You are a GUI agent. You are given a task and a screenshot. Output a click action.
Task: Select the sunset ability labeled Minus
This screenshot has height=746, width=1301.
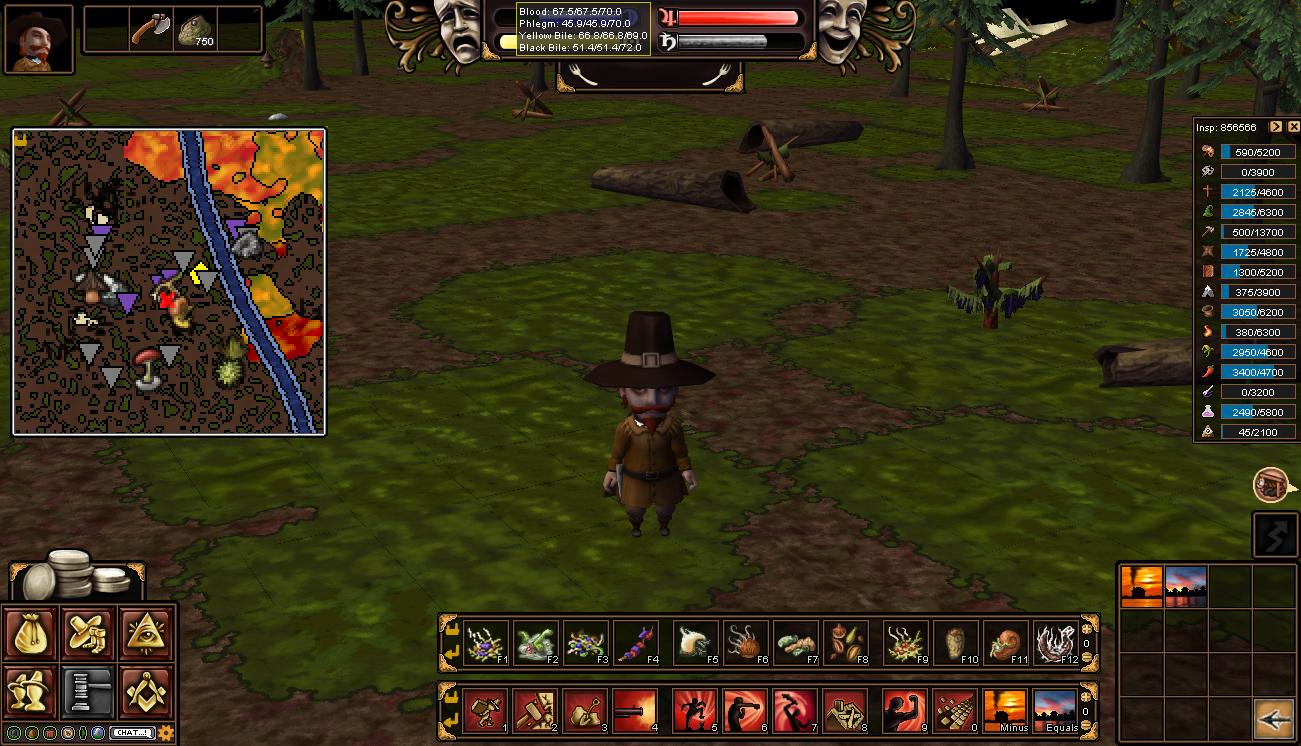pyautogui.click(x=1005, y=710)
